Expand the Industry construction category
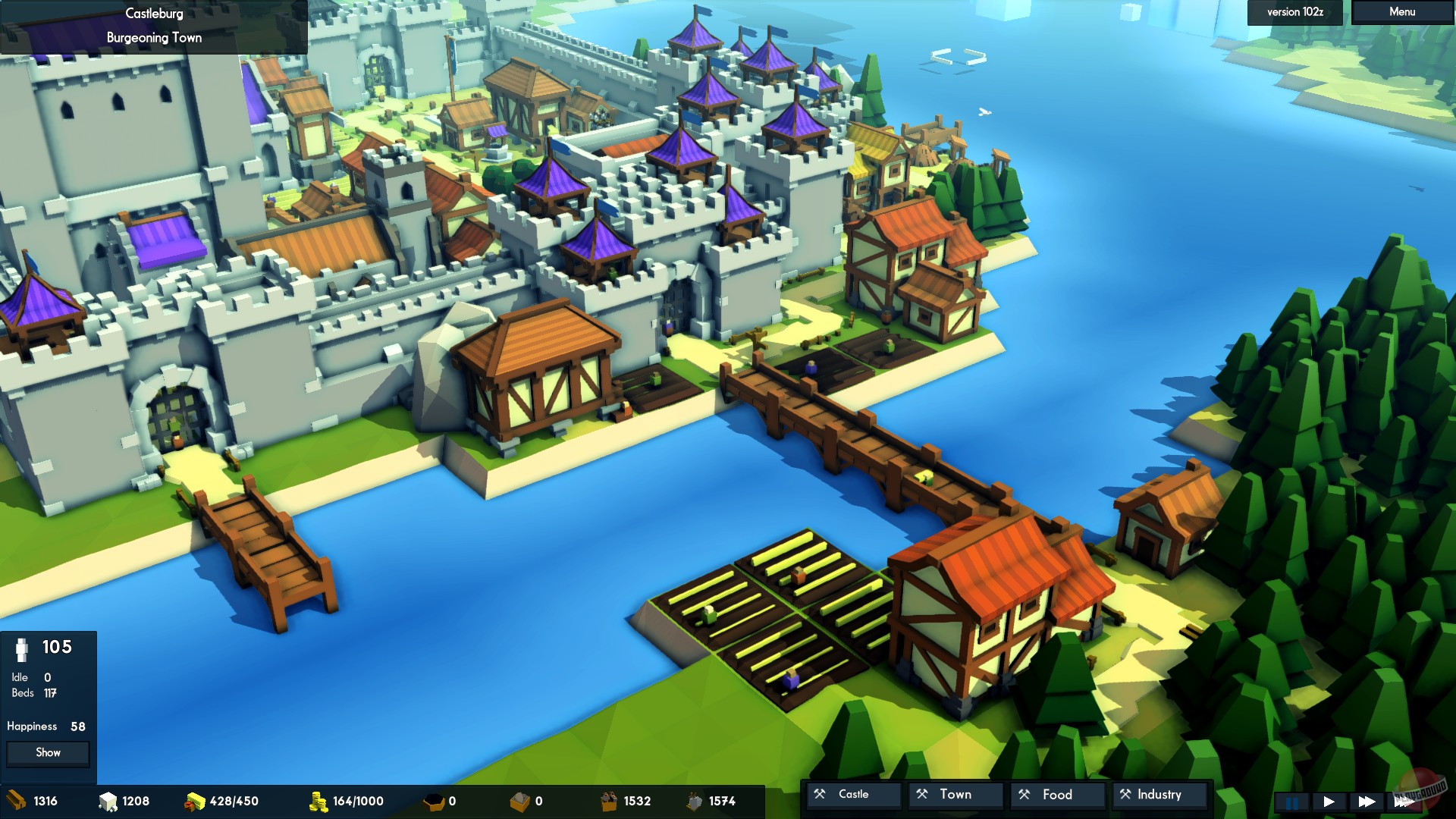 click(1159, 795)
